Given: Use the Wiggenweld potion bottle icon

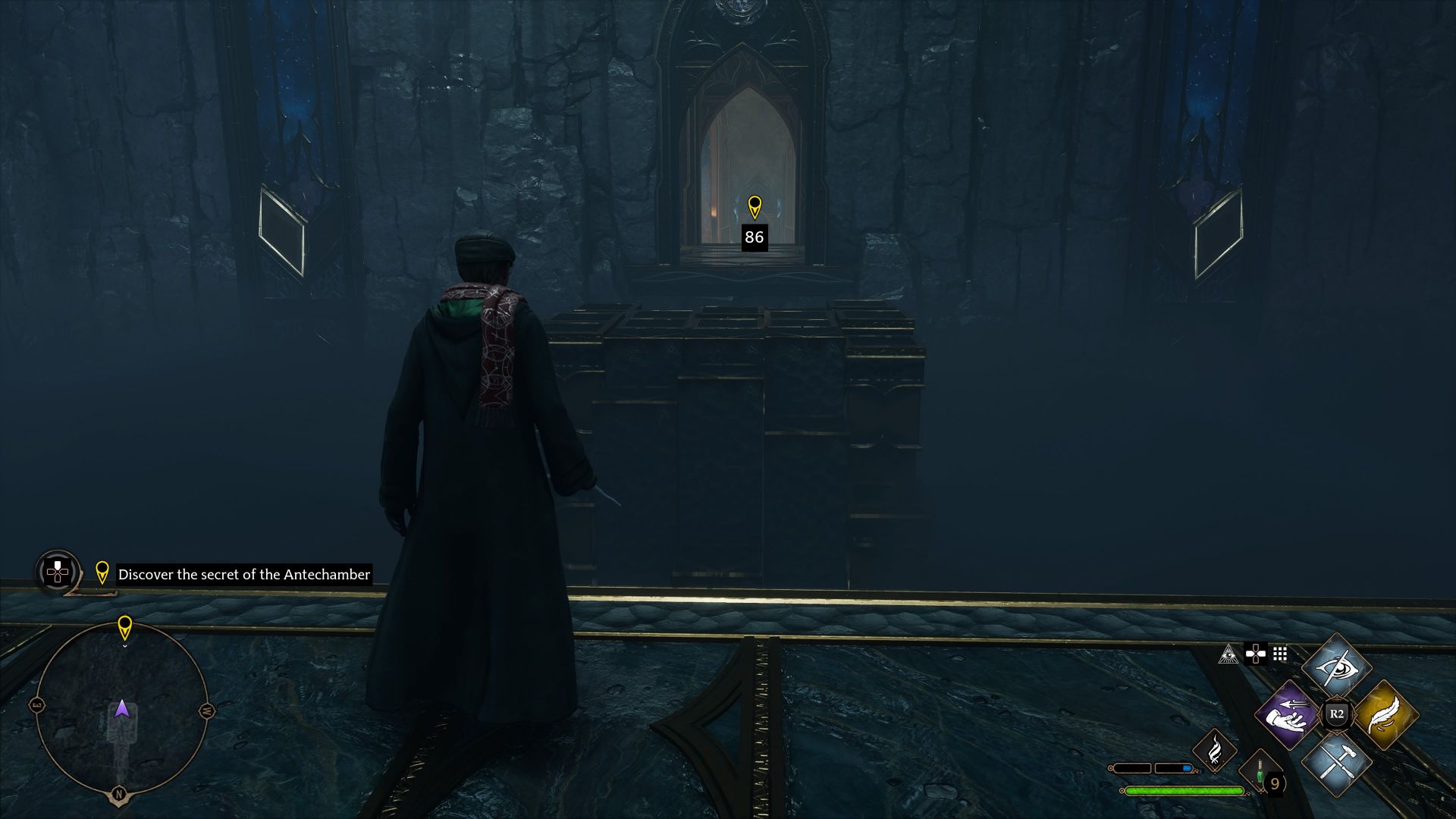Looking at the screenshot, I should pos(1260,772).
